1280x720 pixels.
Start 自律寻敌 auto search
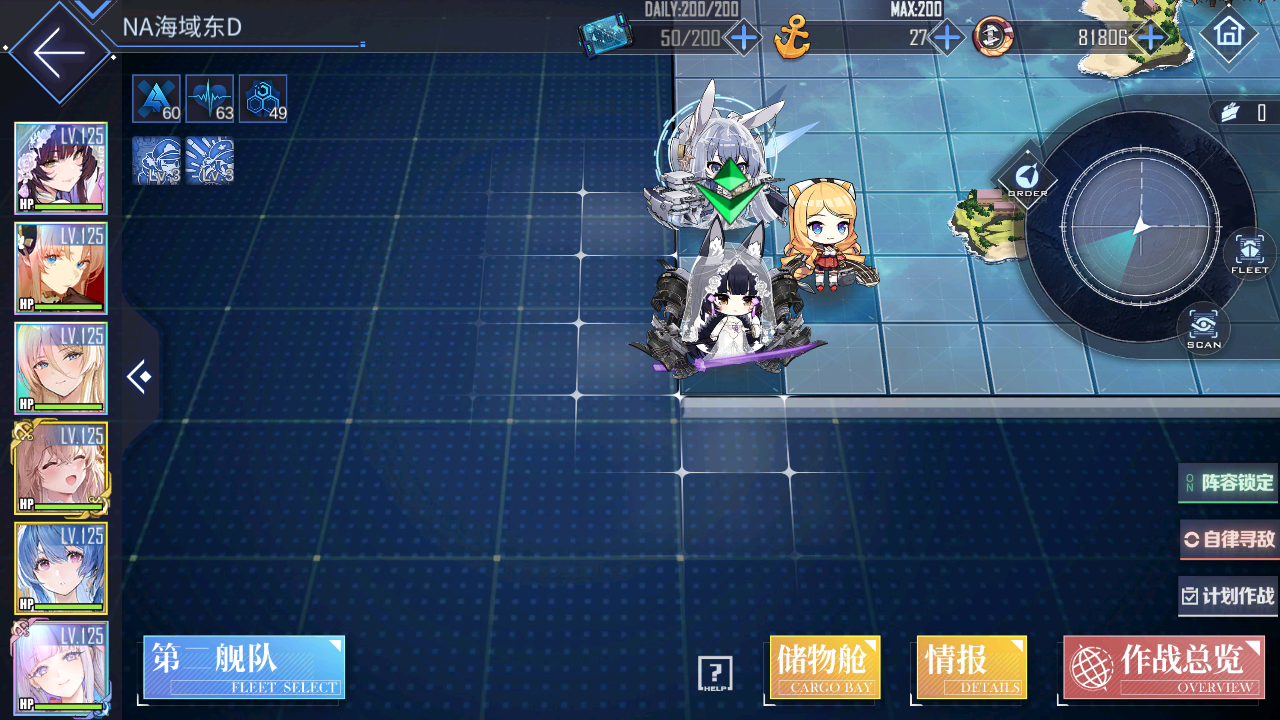coord(1229,540)
